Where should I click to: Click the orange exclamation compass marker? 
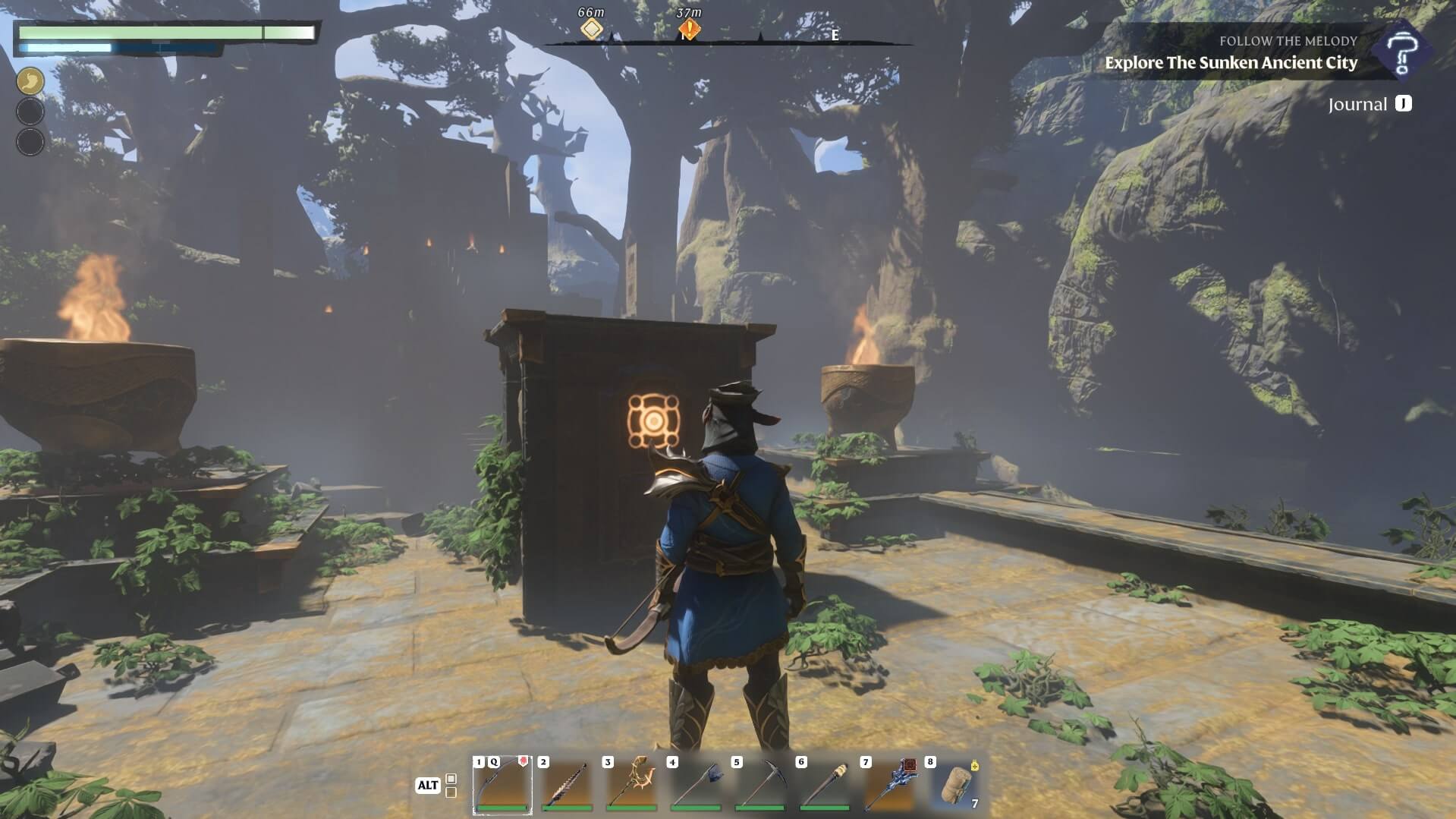point(688,30)
